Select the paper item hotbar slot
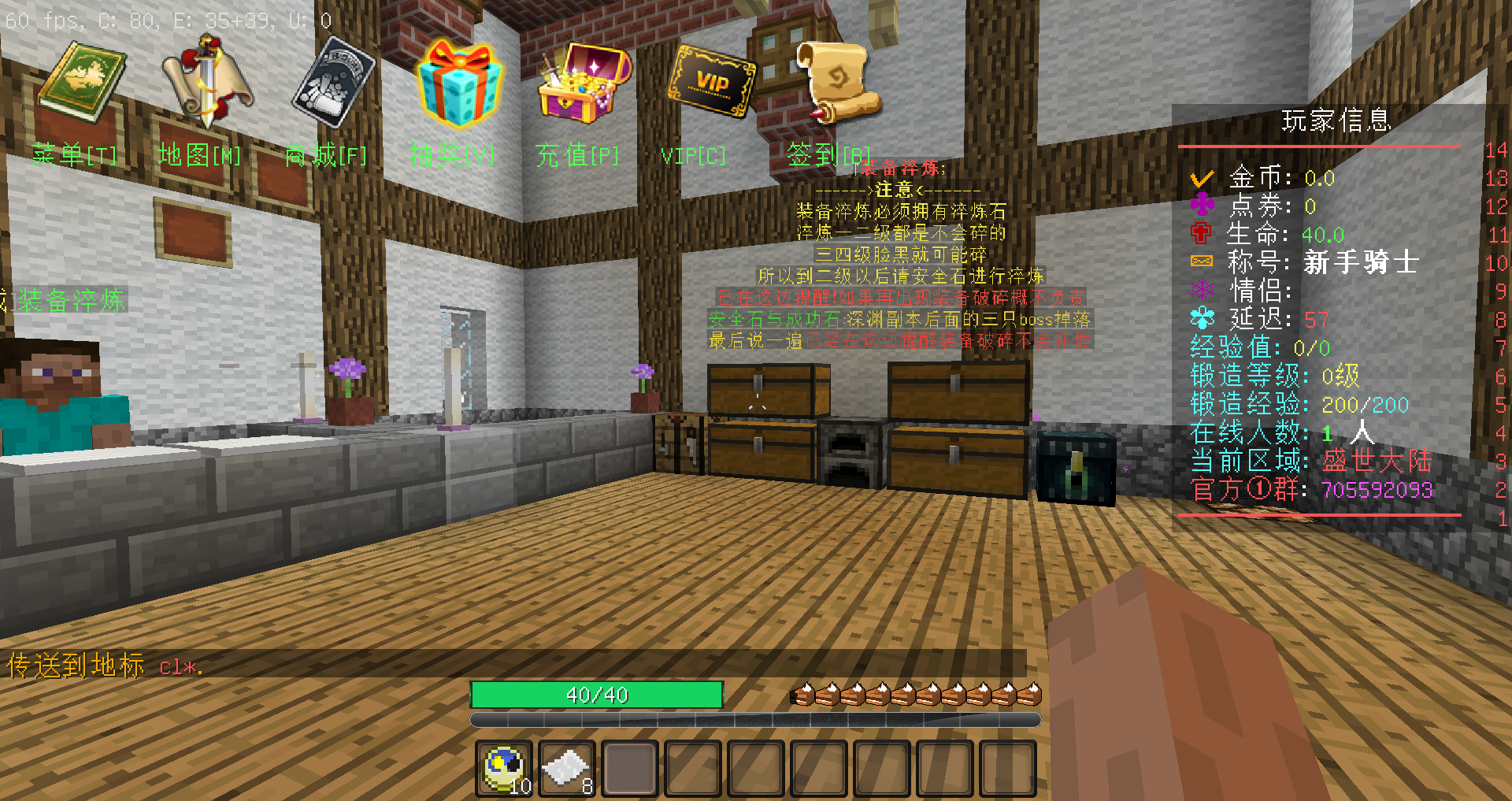This screenshot has width=1512, height=801. point(567,768)
